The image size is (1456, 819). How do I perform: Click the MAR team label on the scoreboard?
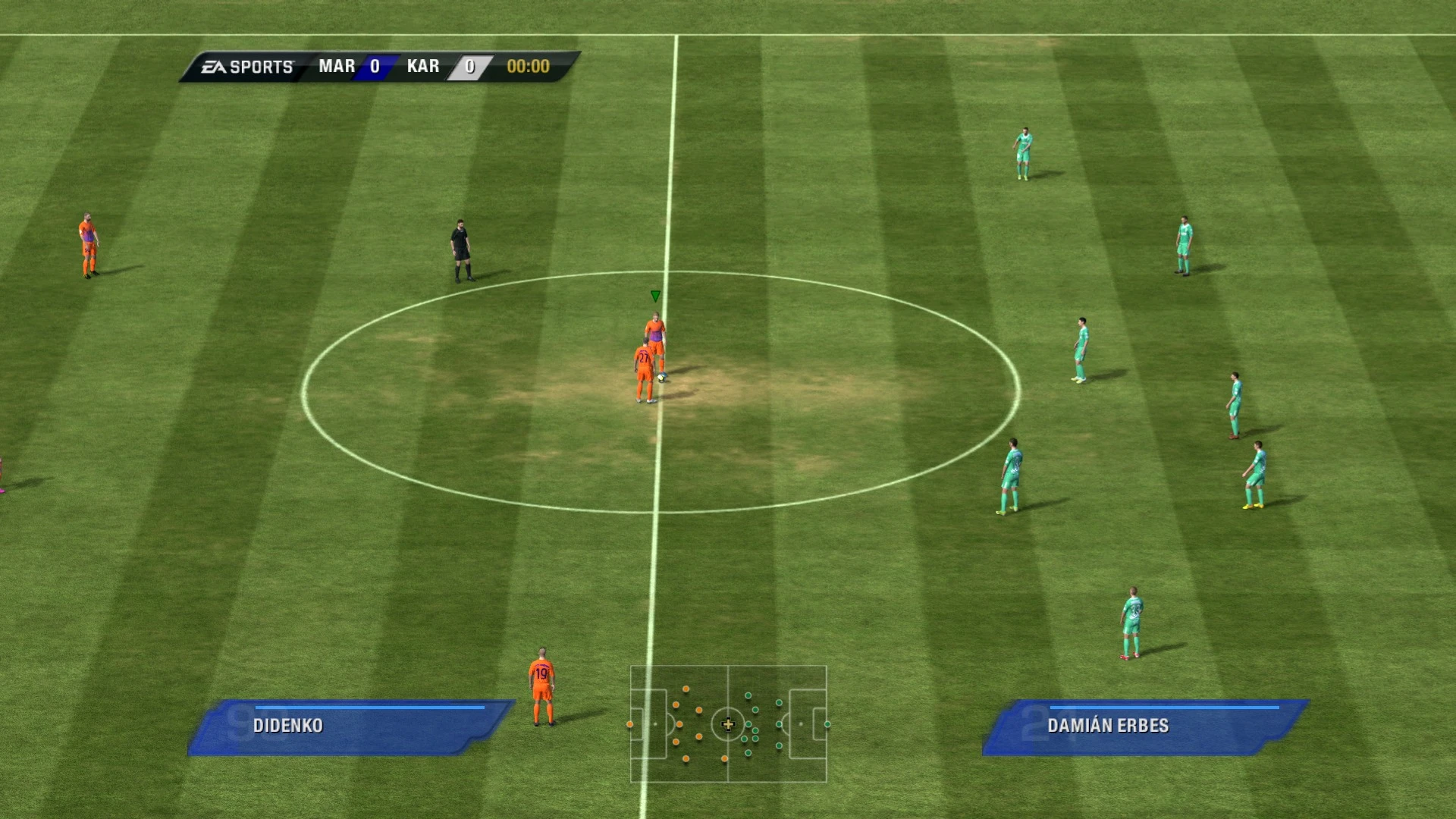point(337,66)
